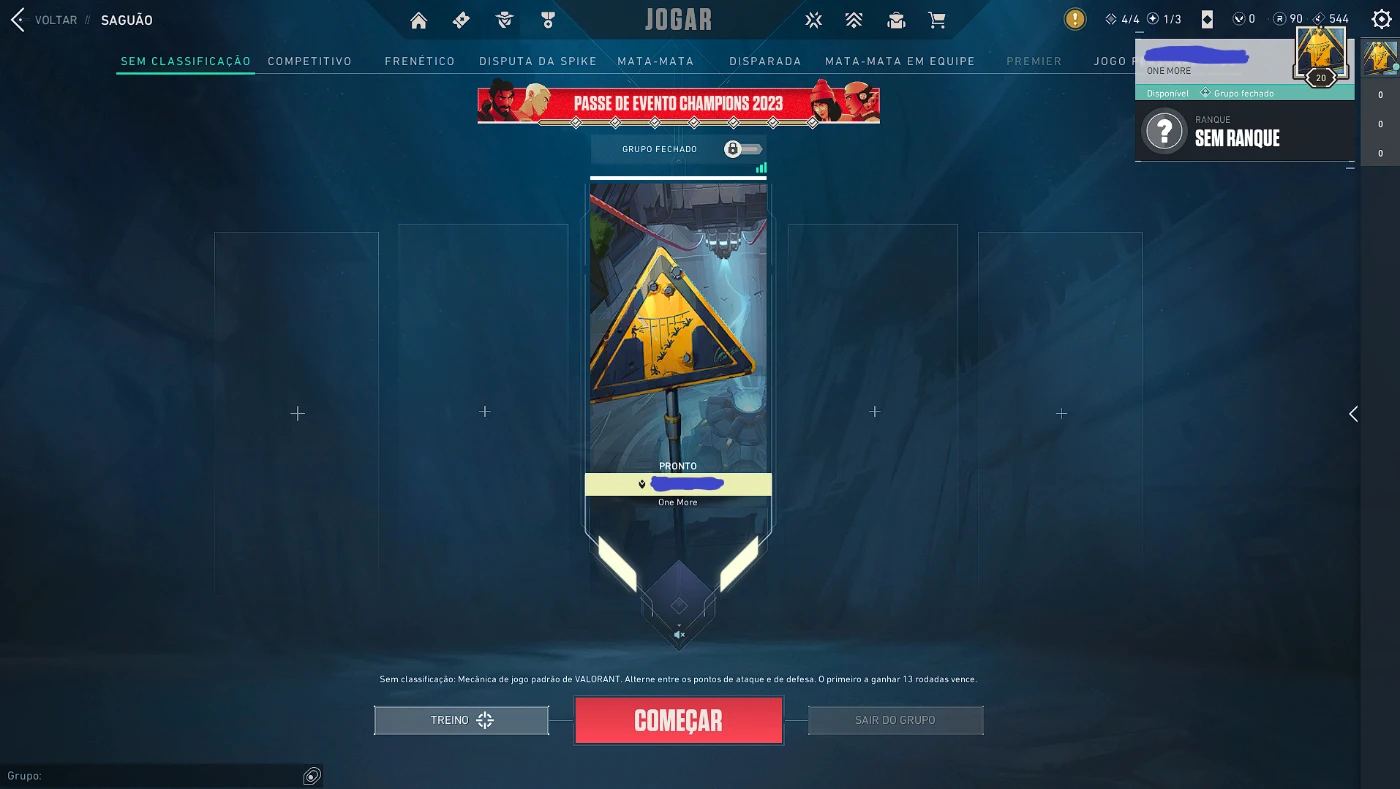Open the Career medal icon
Viewport: 1400px width, 789px height.
point(546,19)
